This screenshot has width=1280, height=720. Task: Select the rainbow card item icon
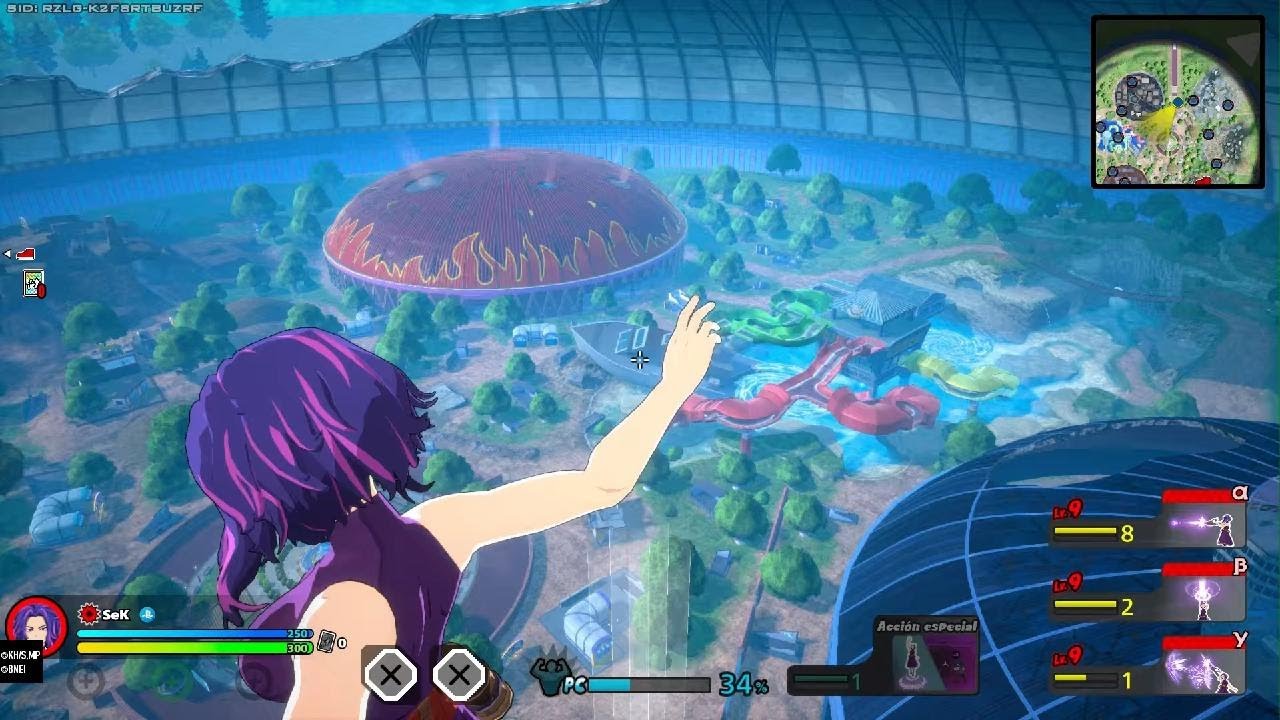tap(34, 285)
